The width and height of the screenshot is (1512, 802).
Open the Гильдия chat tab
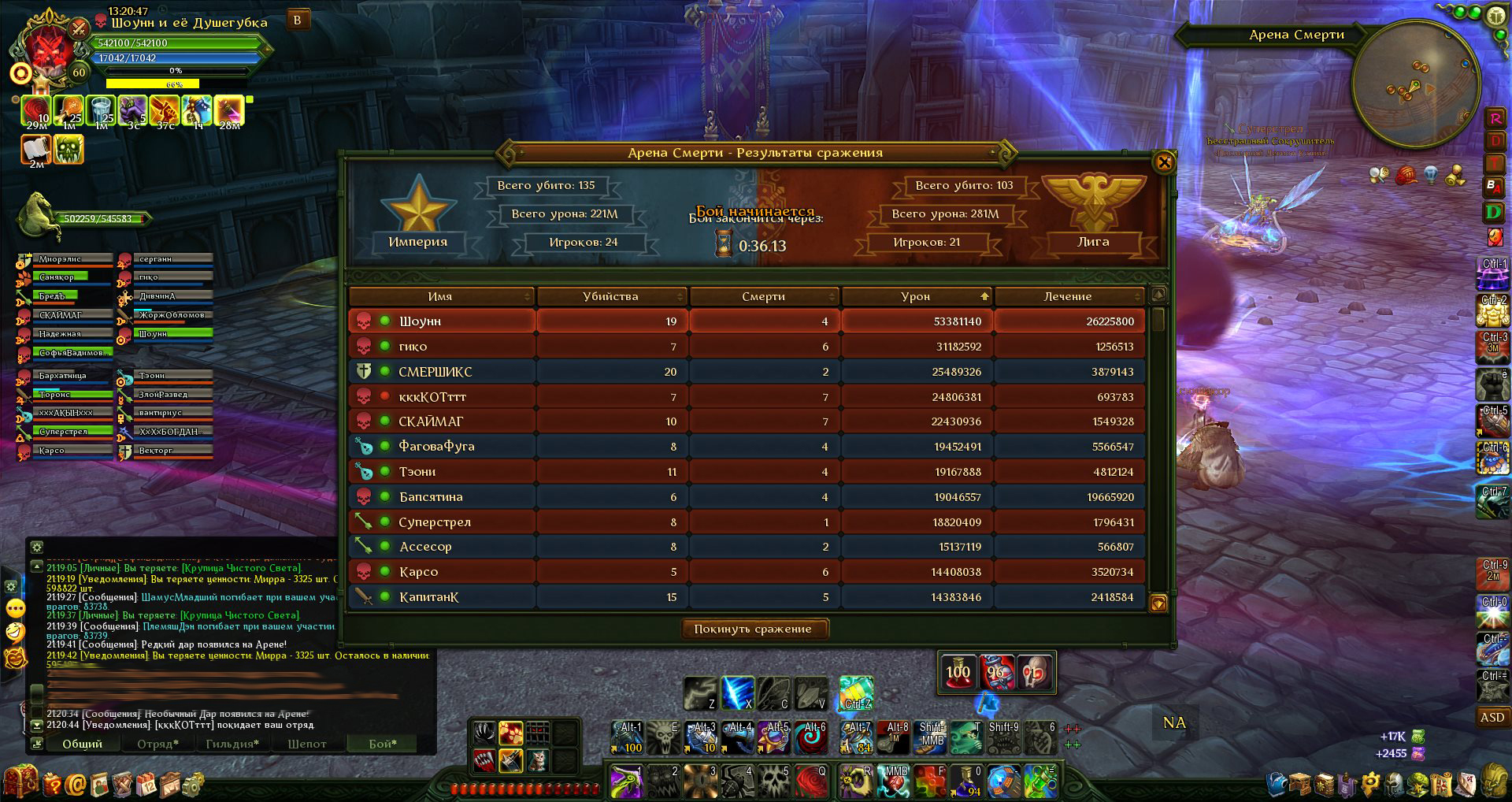click(x=232, y=744)
